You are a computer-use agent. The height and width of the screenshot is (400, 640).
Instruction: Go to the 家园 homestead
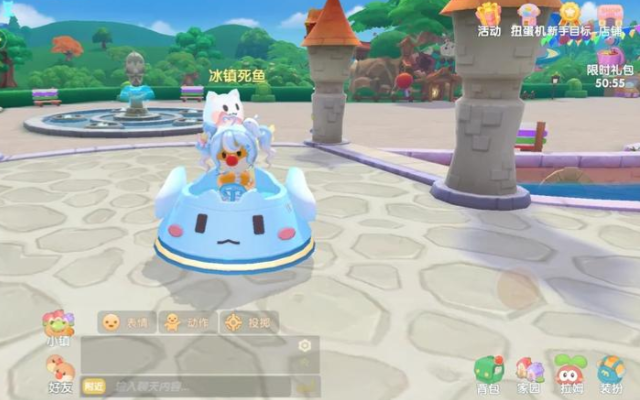[528, 372]
